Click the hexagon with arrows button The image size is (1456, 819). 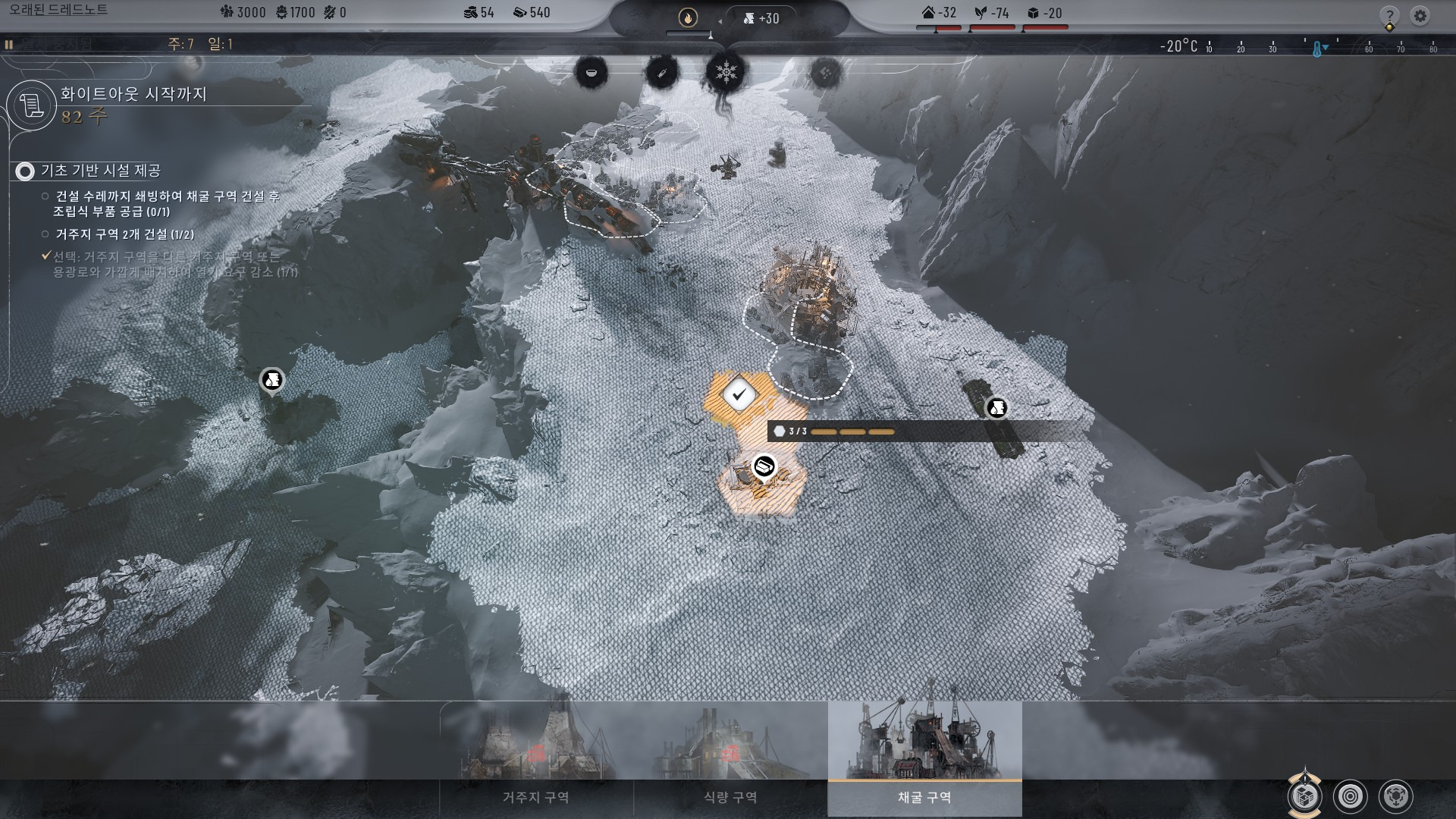coord(1396,796)
